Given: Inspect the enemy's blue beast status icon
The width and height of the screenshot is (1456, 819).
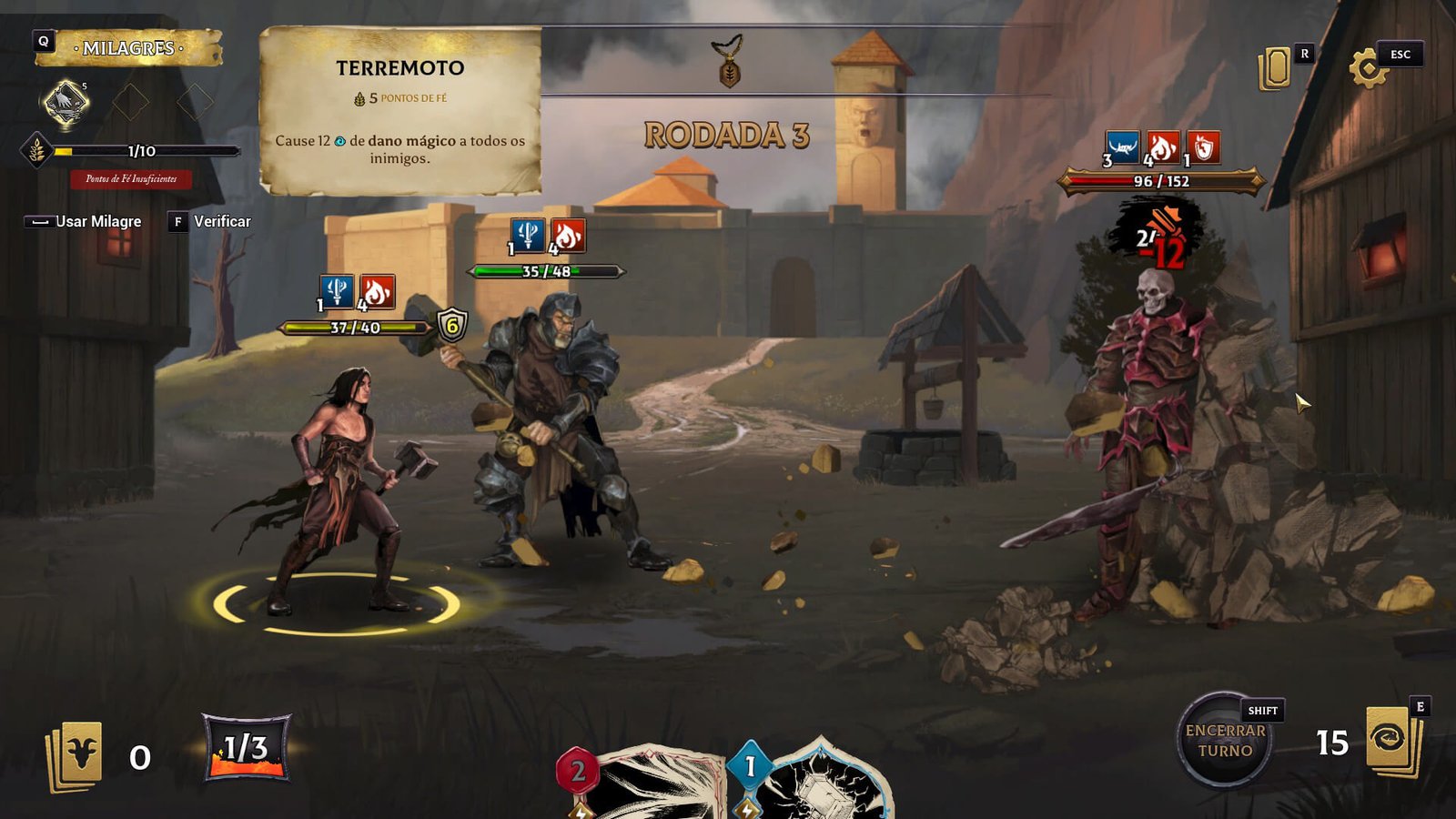Looking at the screenshot, I should [1122, 147].
